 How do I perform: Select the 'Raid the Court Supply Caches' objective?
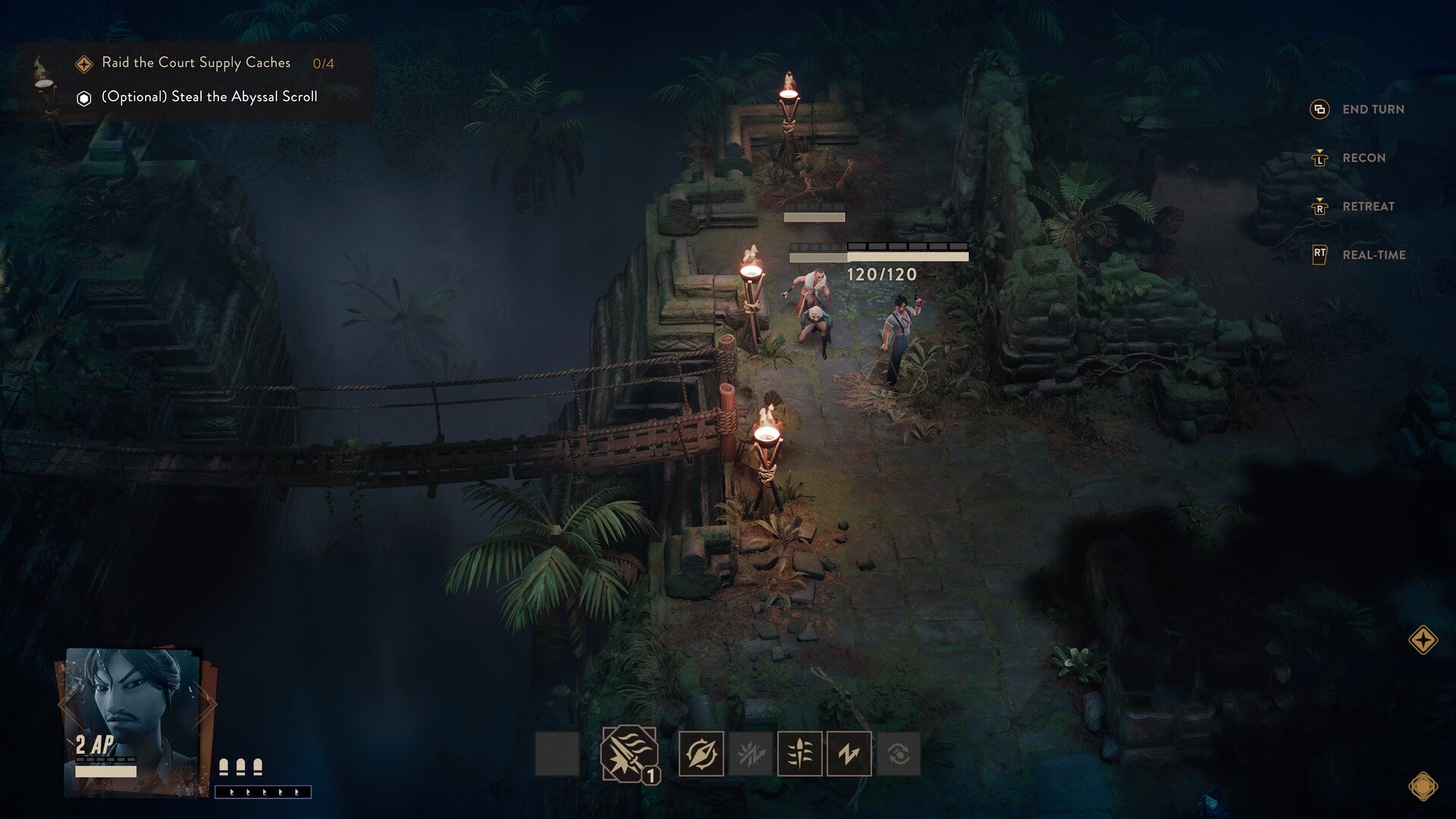195,64
